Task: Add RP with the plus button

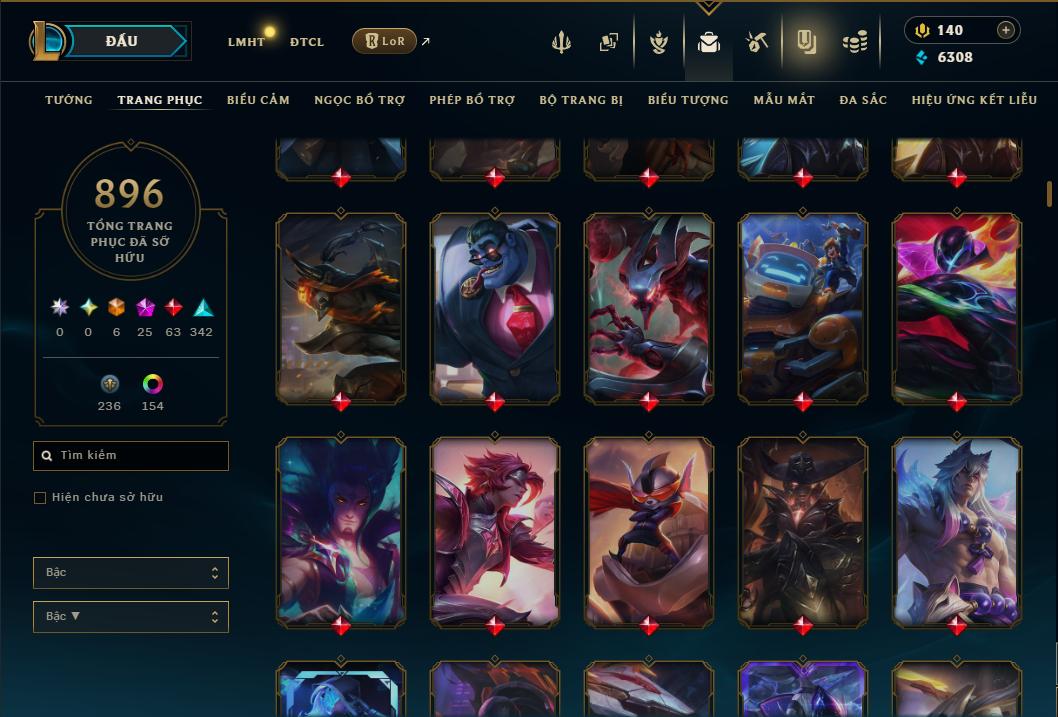Action: point(1006,30)
